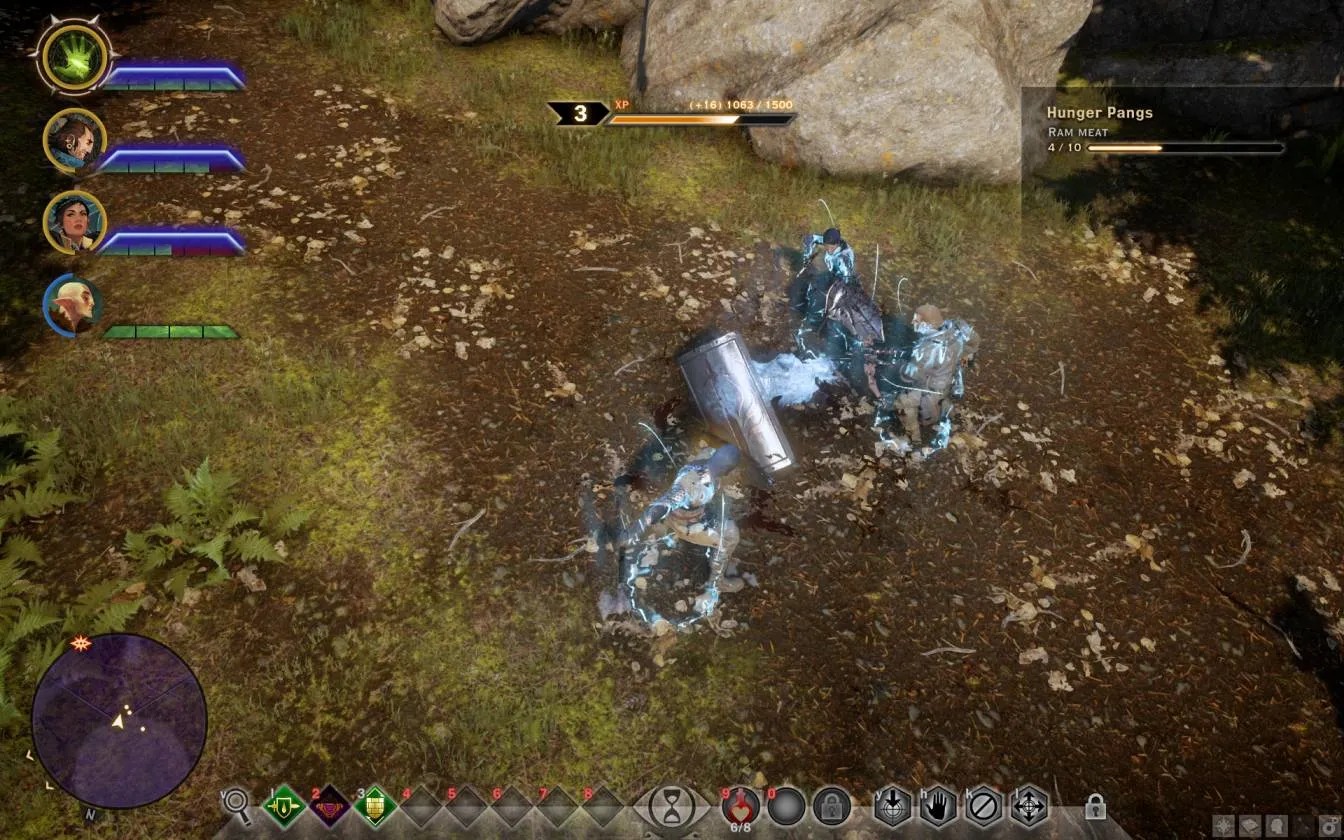1344x840 pixels.
Task: Issue the attack-my-target crosshair command
Action: 892,805
